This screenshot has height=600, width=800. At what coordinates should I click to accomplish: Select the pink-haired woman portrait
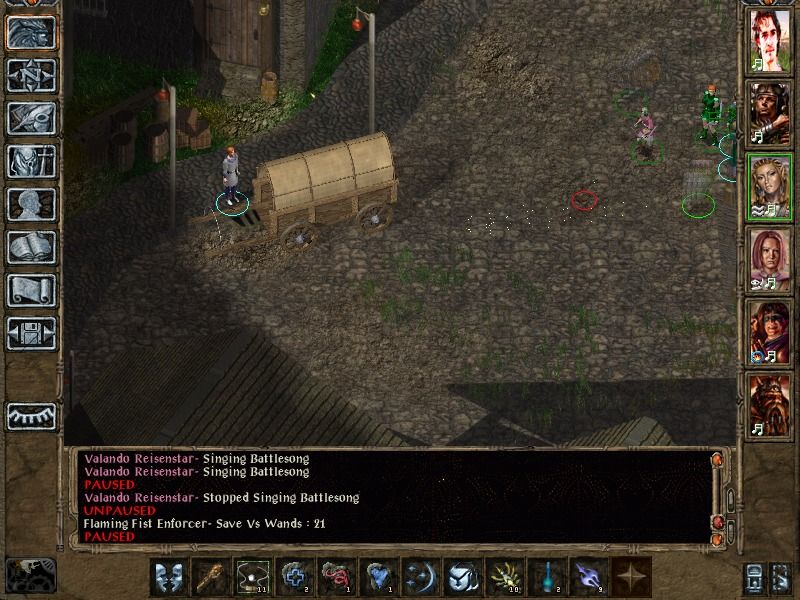(769, 258)
